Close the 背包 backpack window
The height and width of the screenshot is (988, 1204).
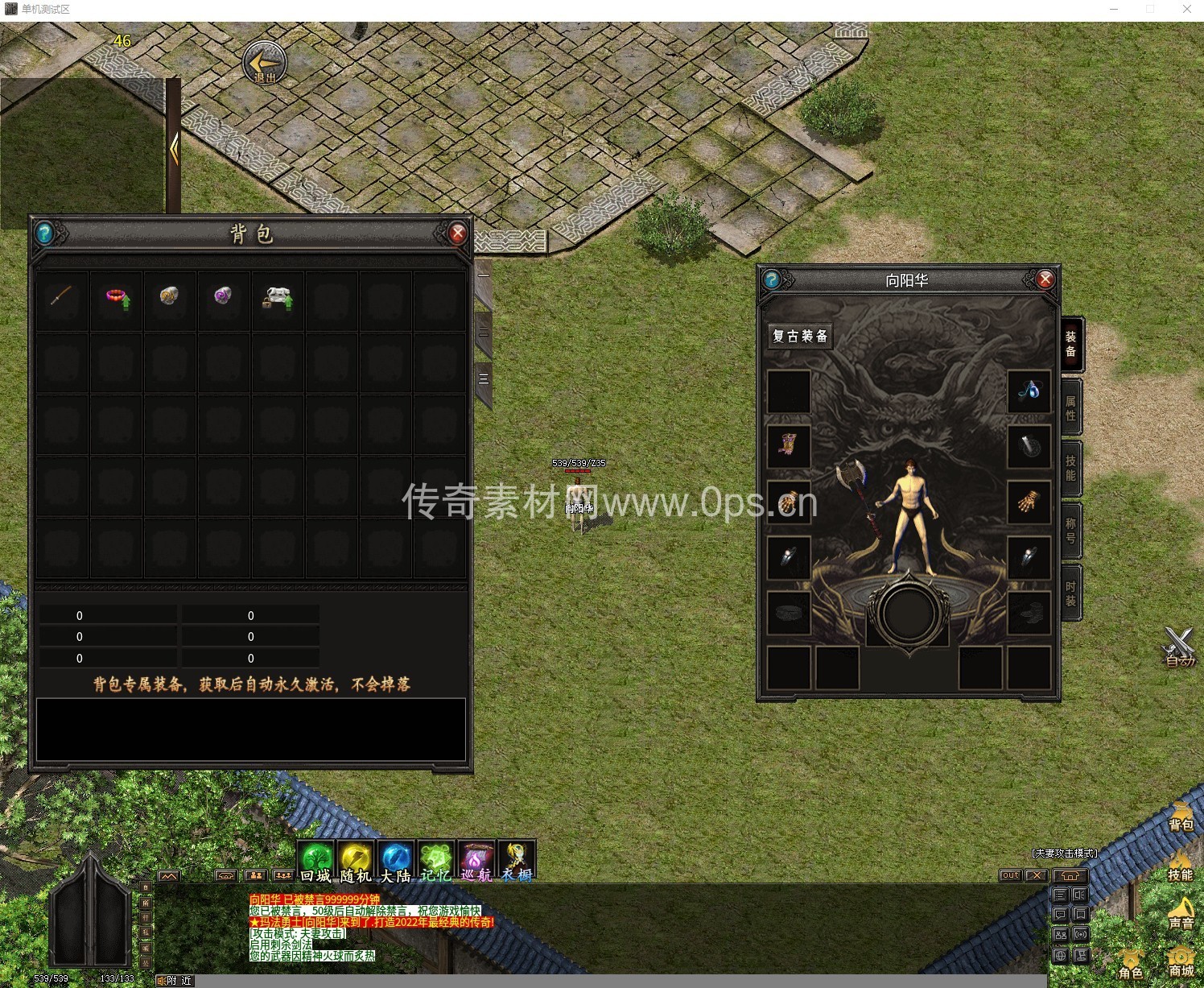click(x=457, y=234)
